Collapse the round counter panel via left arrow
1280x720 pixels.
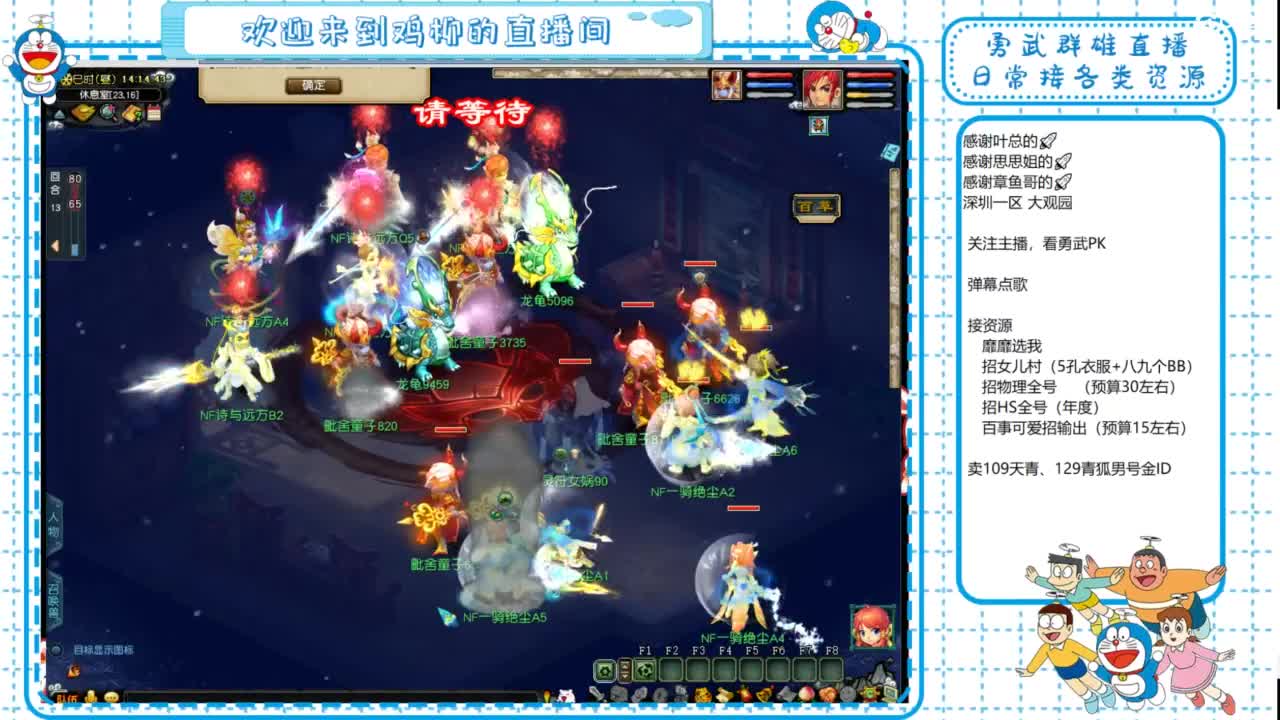(55, 246)
